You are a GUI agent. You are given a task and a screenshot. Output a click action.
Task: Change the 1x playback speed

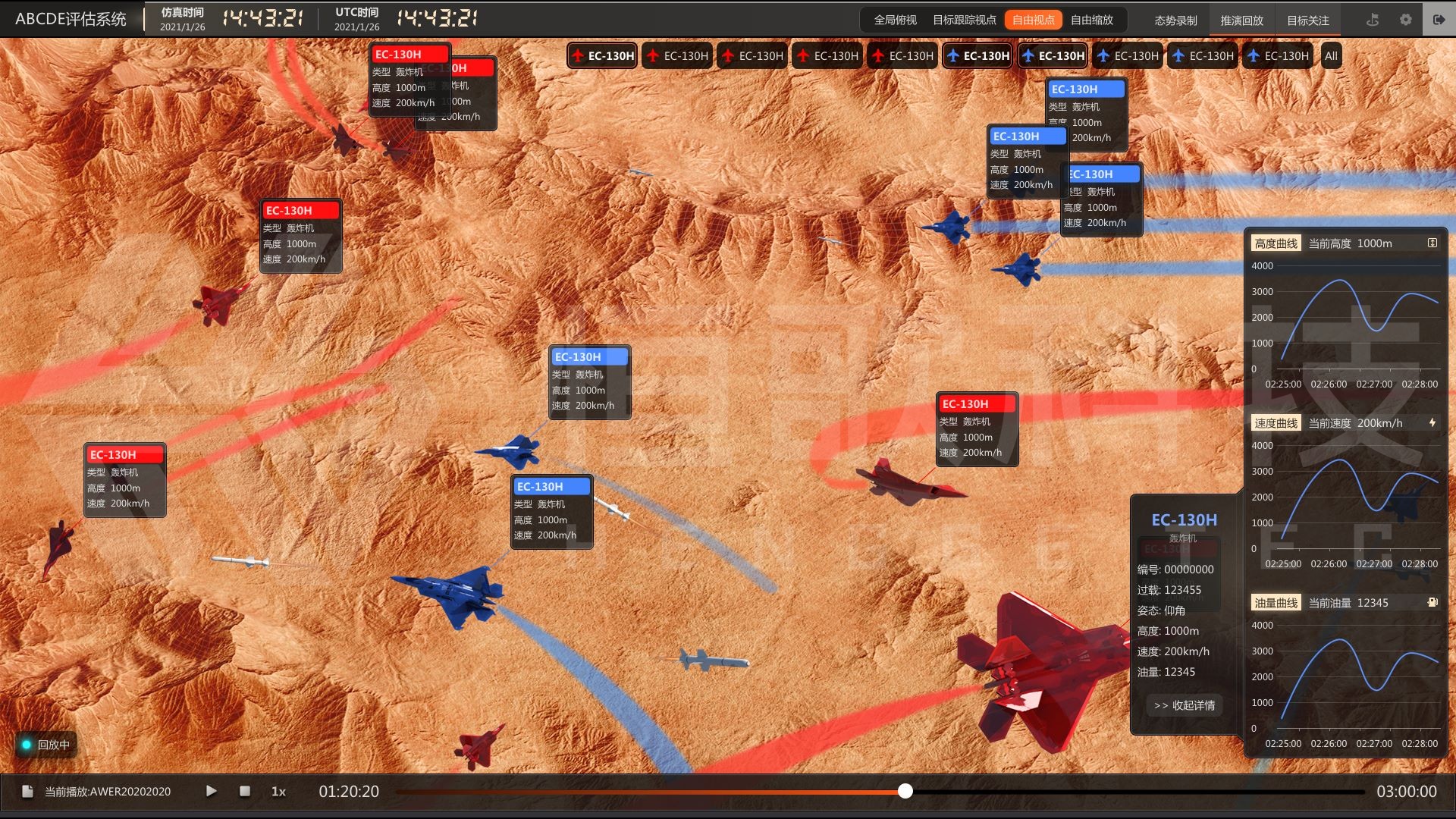pyautogui.click(x=278, y=792)
